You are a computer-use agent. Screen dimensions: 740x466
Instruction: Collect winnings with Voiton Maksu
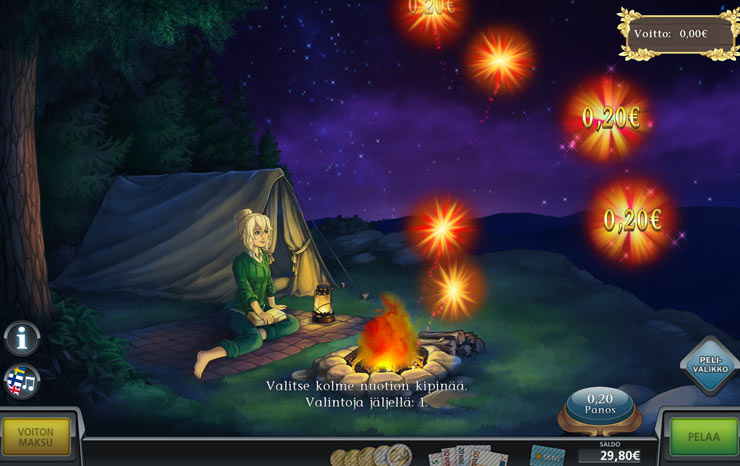pyautogui.click(x=36, y=437)
